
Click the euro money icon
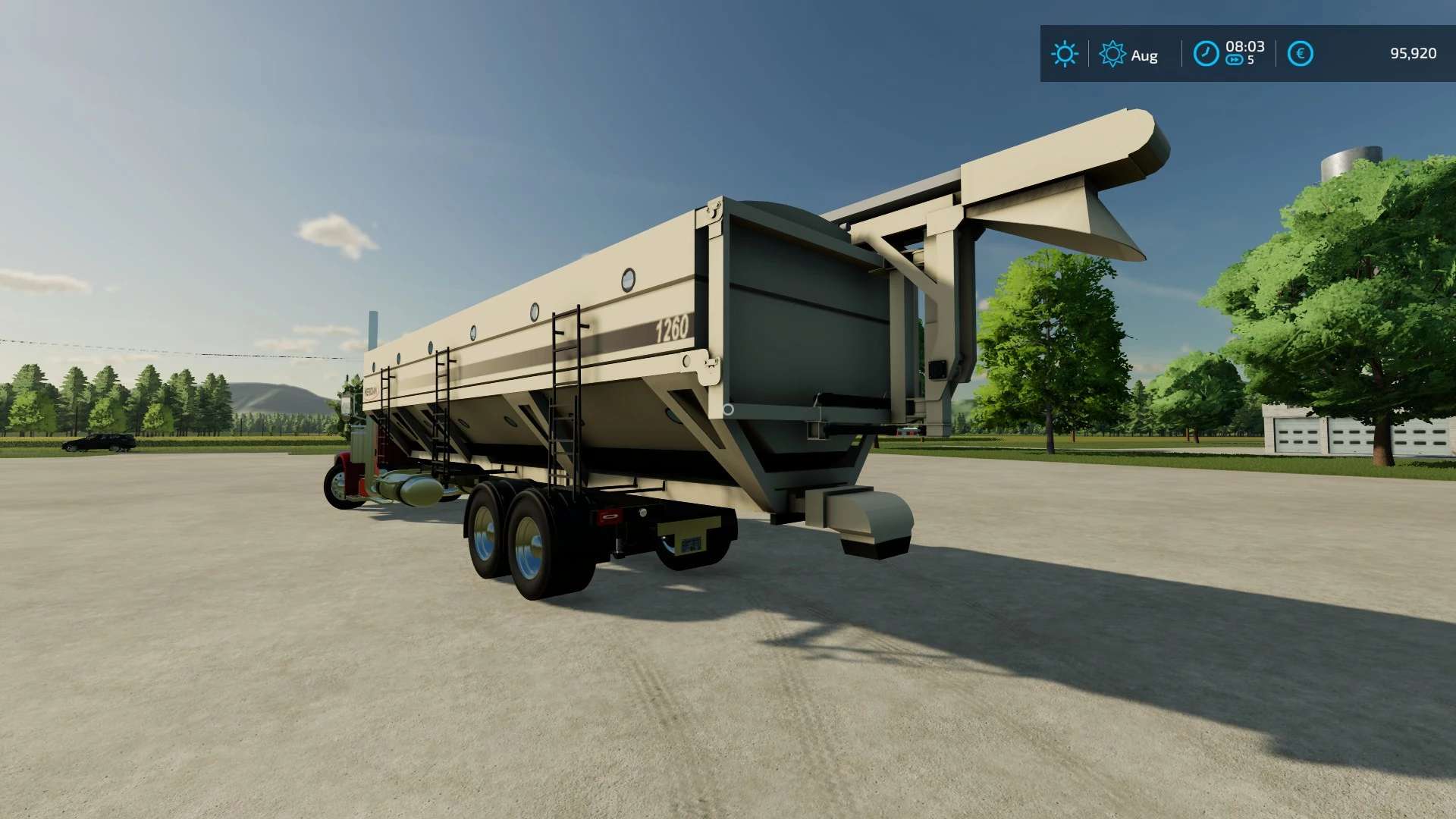1300,54
